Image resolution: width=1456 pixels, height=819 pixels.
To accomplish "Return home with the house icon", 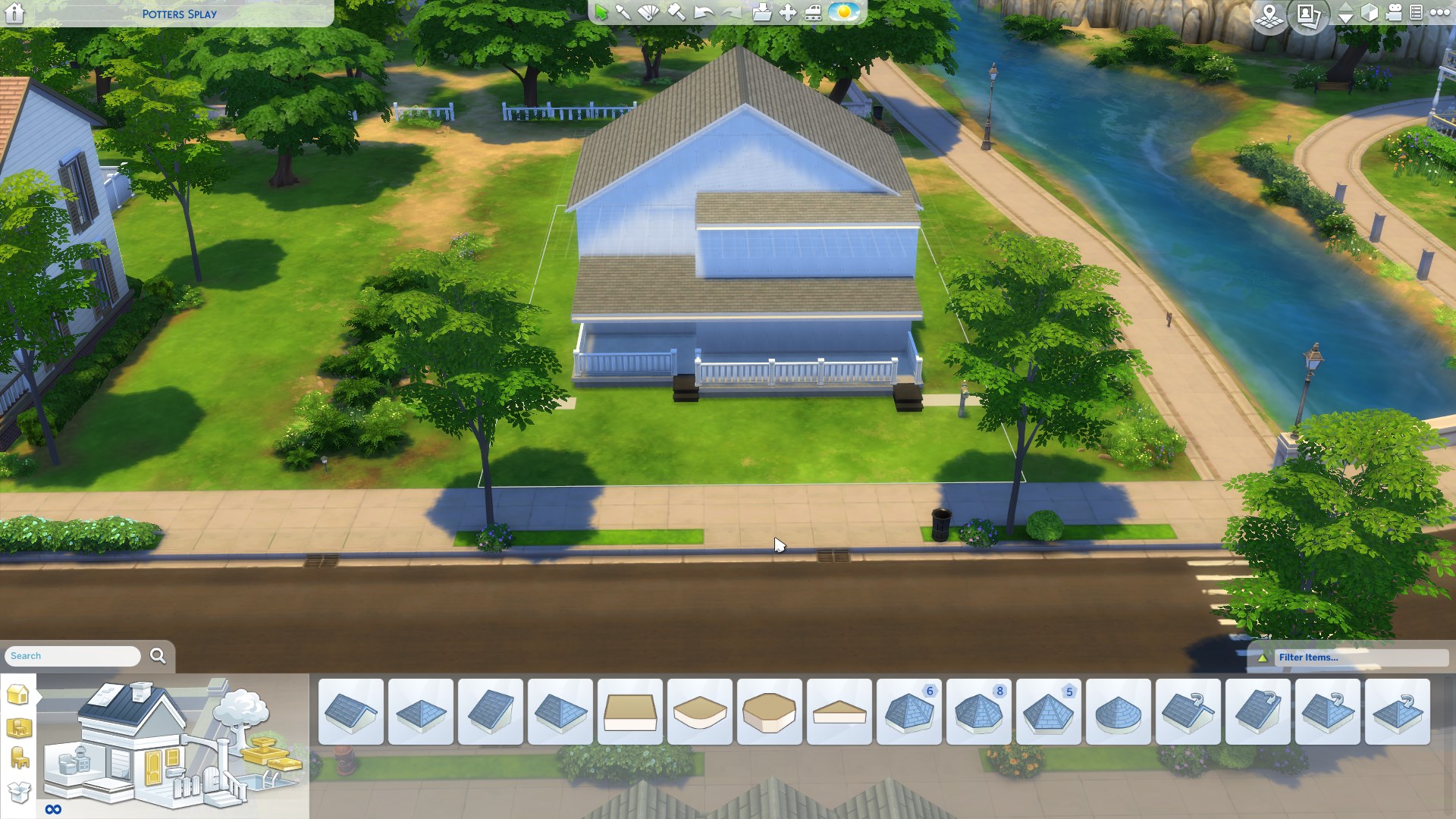I will click(x=14, y=13).
